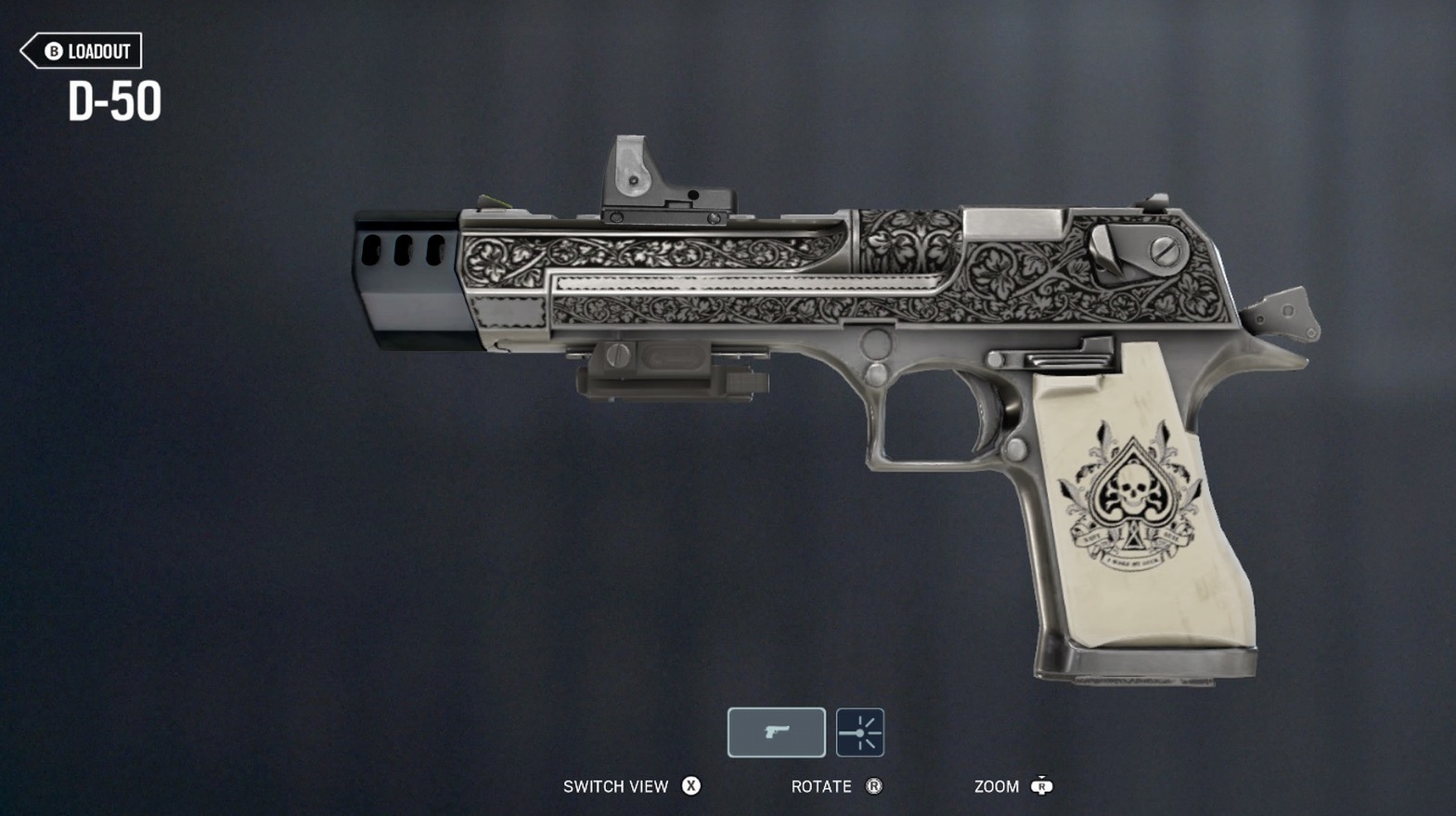Click the R button glyph beside ROTATE

click(x=873, y=786)
